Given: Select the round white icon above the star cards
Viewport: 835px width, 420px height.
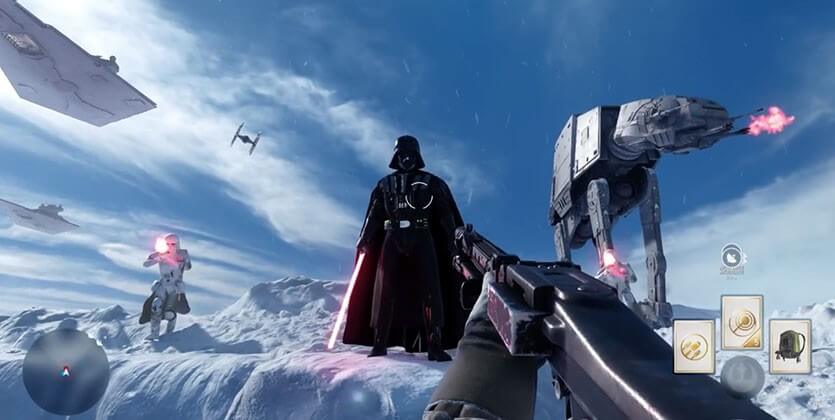Looking at the screenshot, I should point(733,258).
